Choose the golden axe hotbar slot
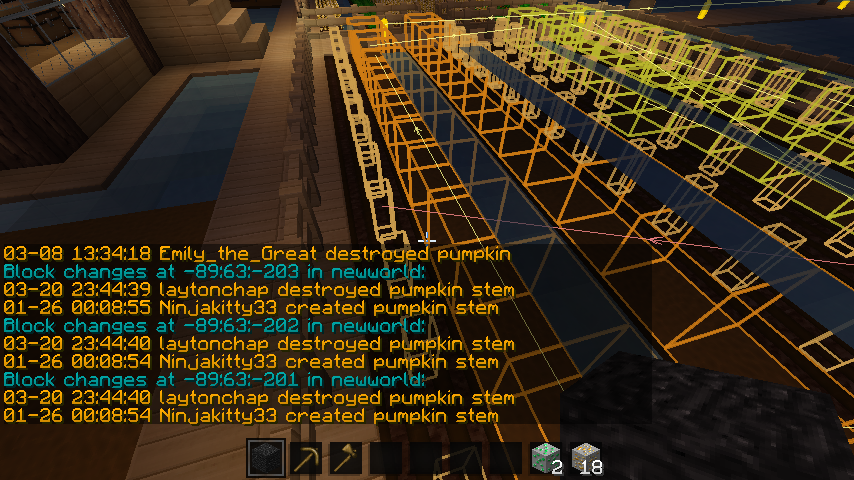Image resolution: width=854 pixels, height=480 pixels. point(346,459)
